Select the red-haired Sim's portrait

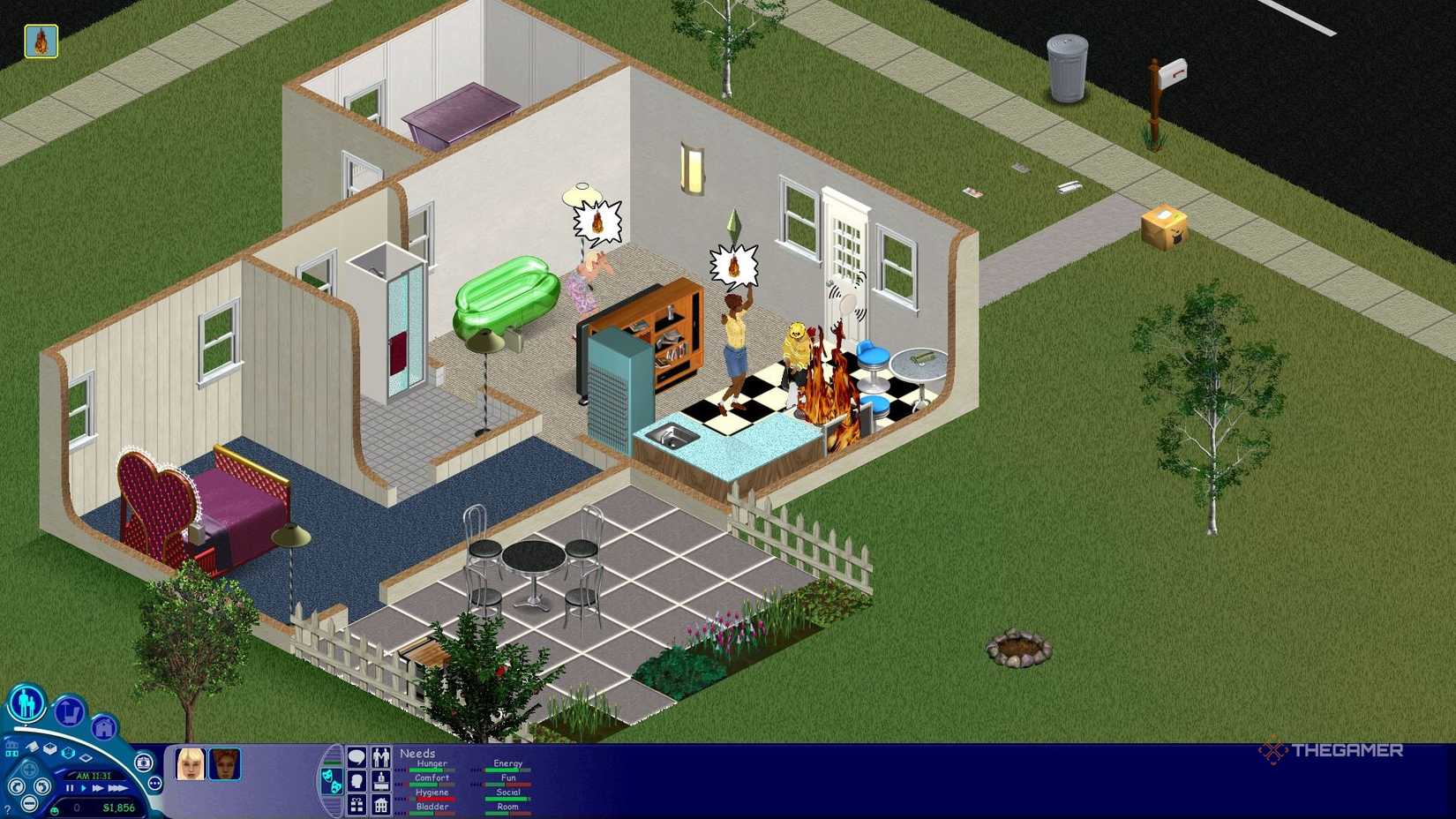tap(225, 765)
